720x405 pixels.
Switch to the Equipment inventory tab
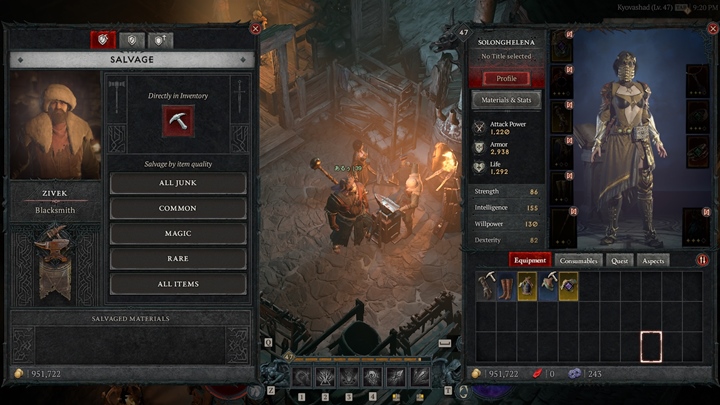coord(530,261)
